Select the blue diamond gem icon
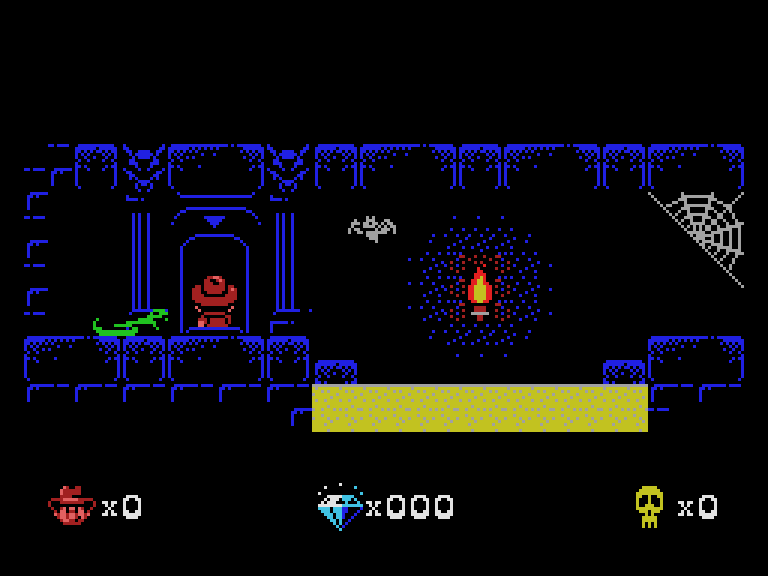The width and height of the screenshot is (768, 576). click(x=340, y=507)
